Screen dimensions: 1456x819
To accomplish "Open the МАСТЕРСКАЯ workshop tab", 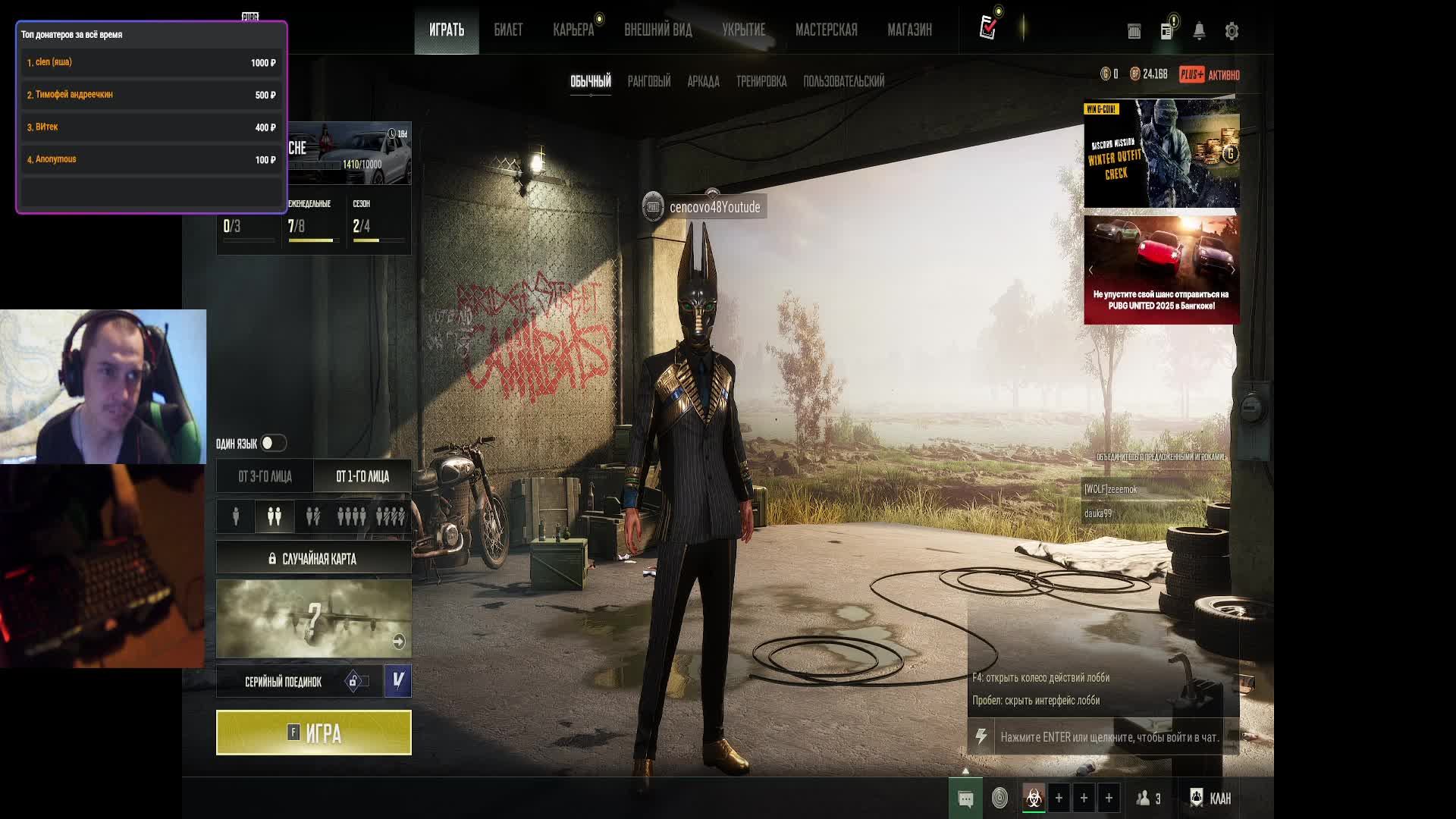I will [x=826, y=30].
